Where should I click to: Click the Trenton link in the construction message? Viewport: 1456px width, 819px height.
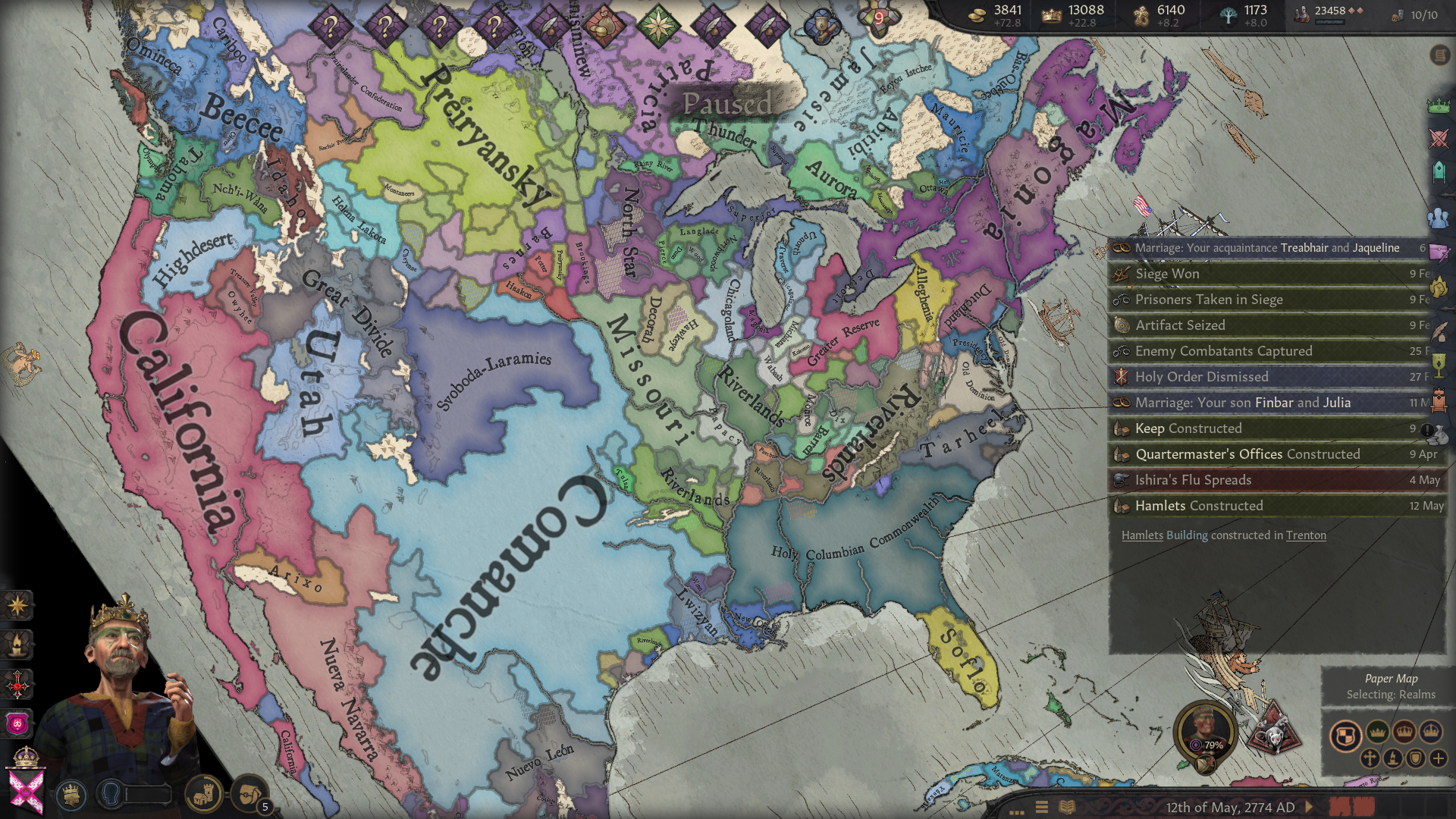(x=1306, y=535)
